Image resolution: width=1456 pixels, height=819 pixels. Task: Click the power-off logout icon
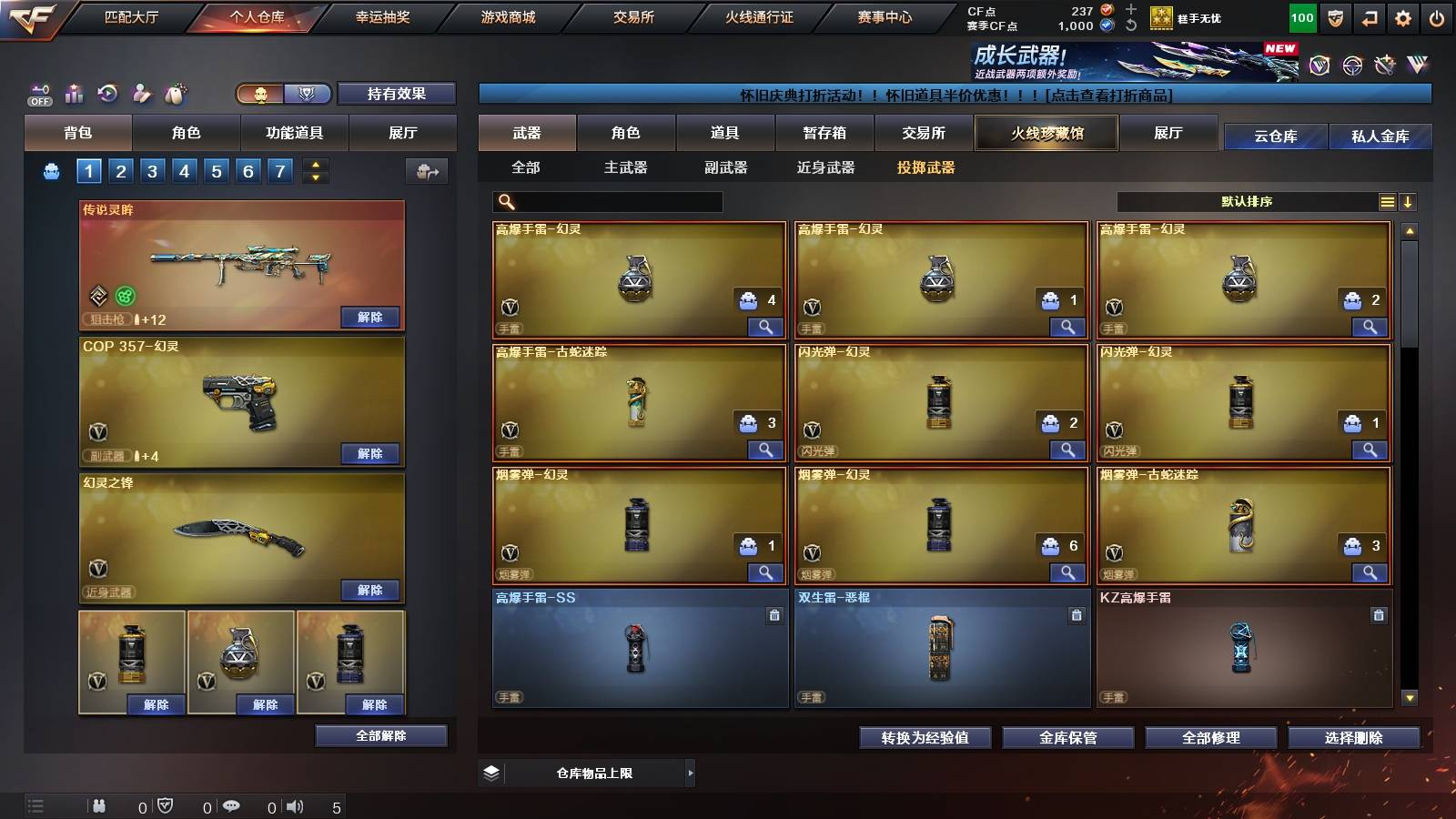pos(1436,17)
